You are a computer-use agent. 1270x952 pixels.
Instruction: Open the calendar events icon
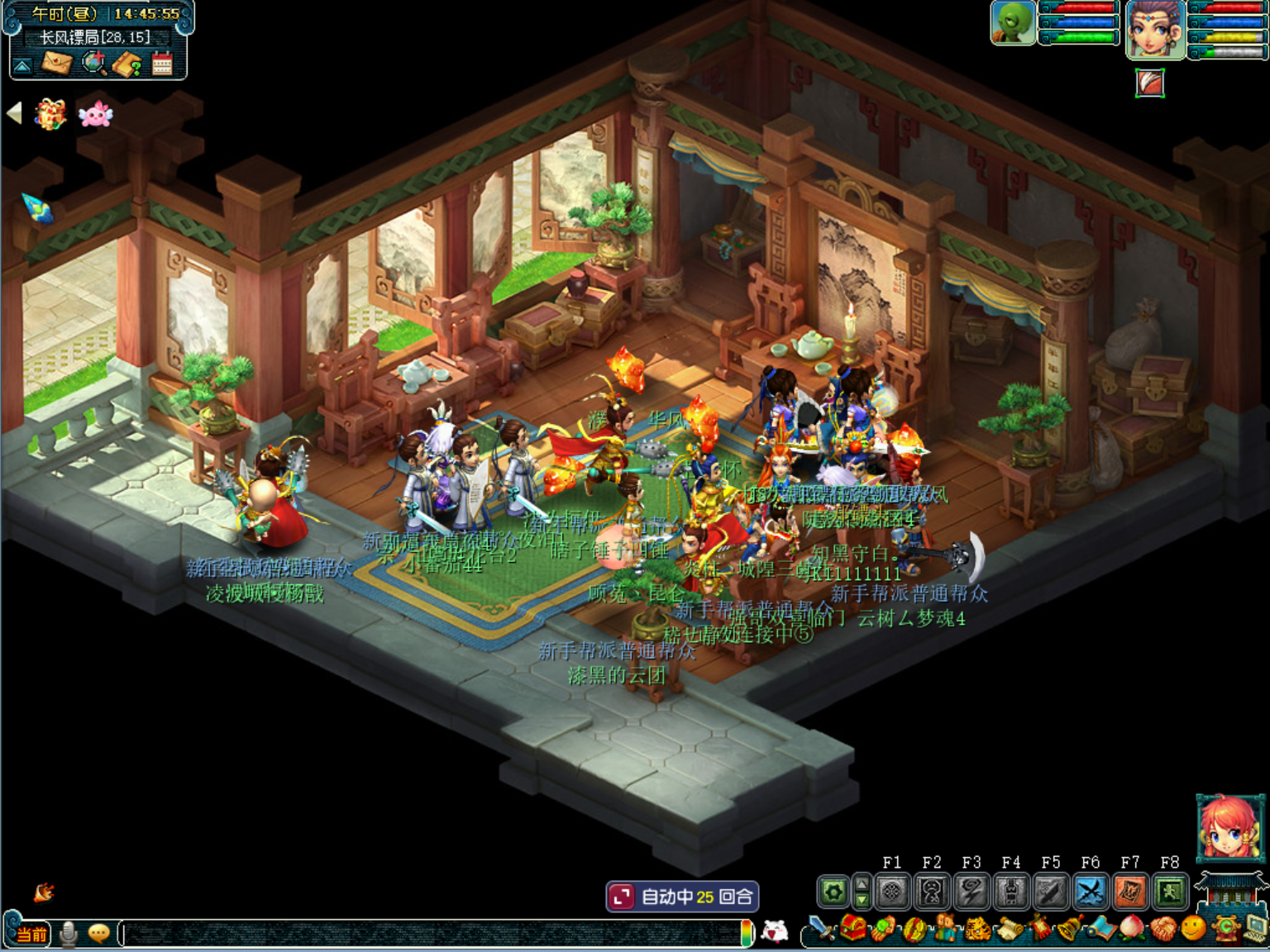162,63
